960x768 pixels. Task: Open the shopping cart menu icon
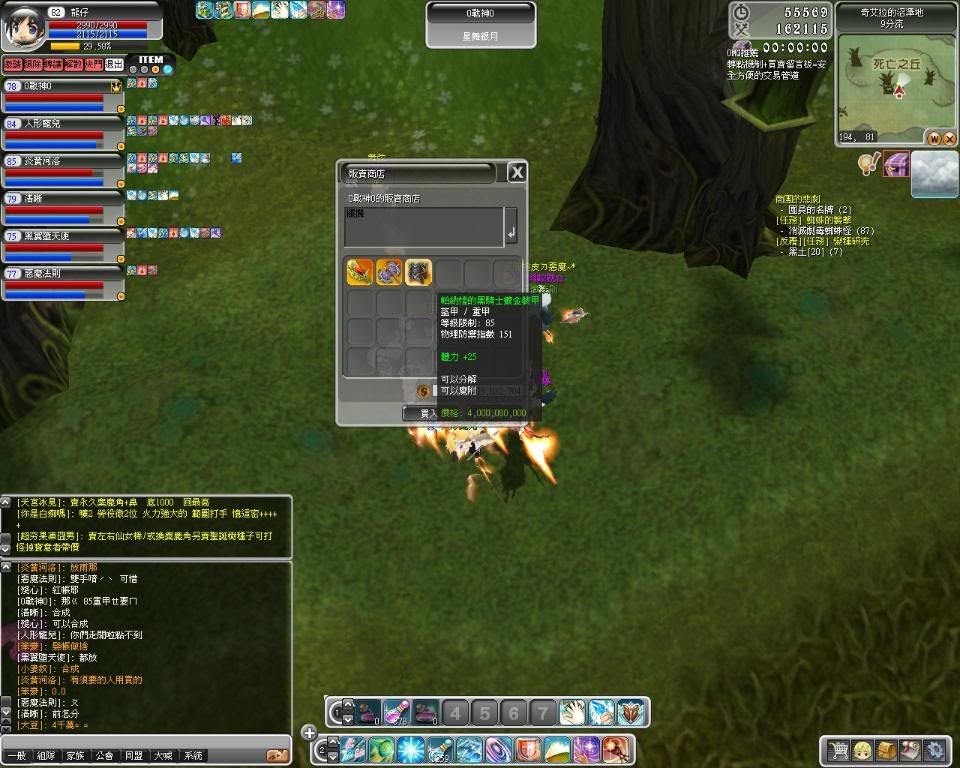(838, 749)
